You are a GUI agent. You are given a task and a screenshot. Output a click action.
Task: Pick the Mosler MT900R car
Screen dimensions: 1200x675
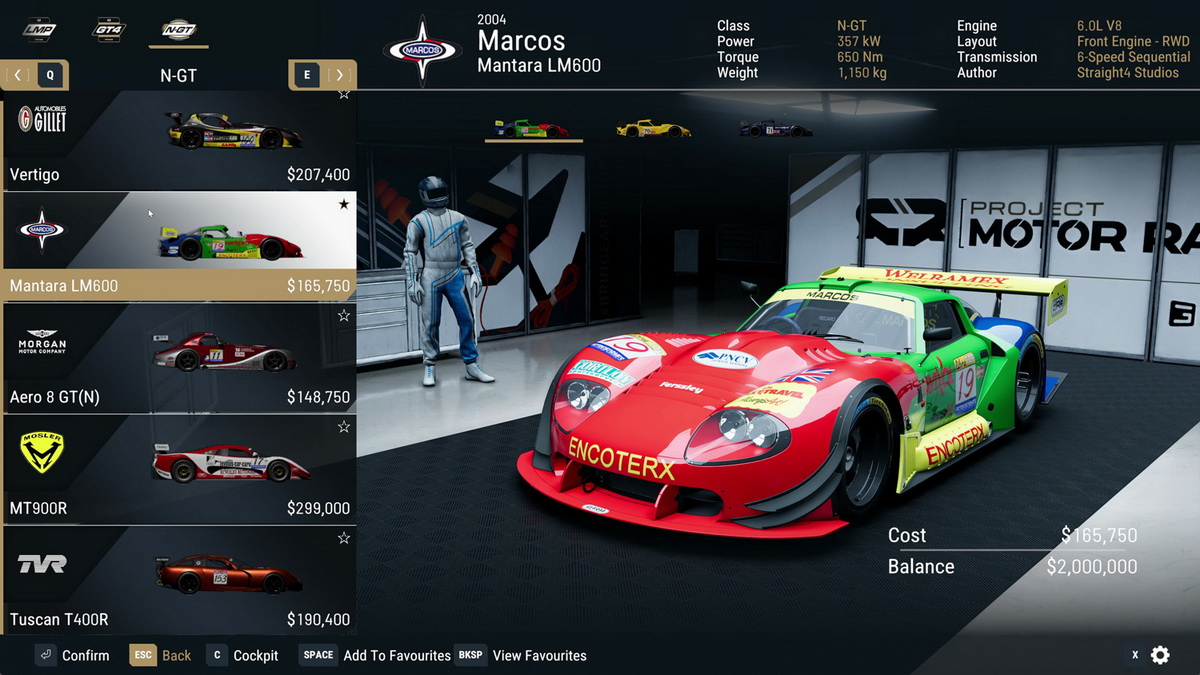point(178,469)
